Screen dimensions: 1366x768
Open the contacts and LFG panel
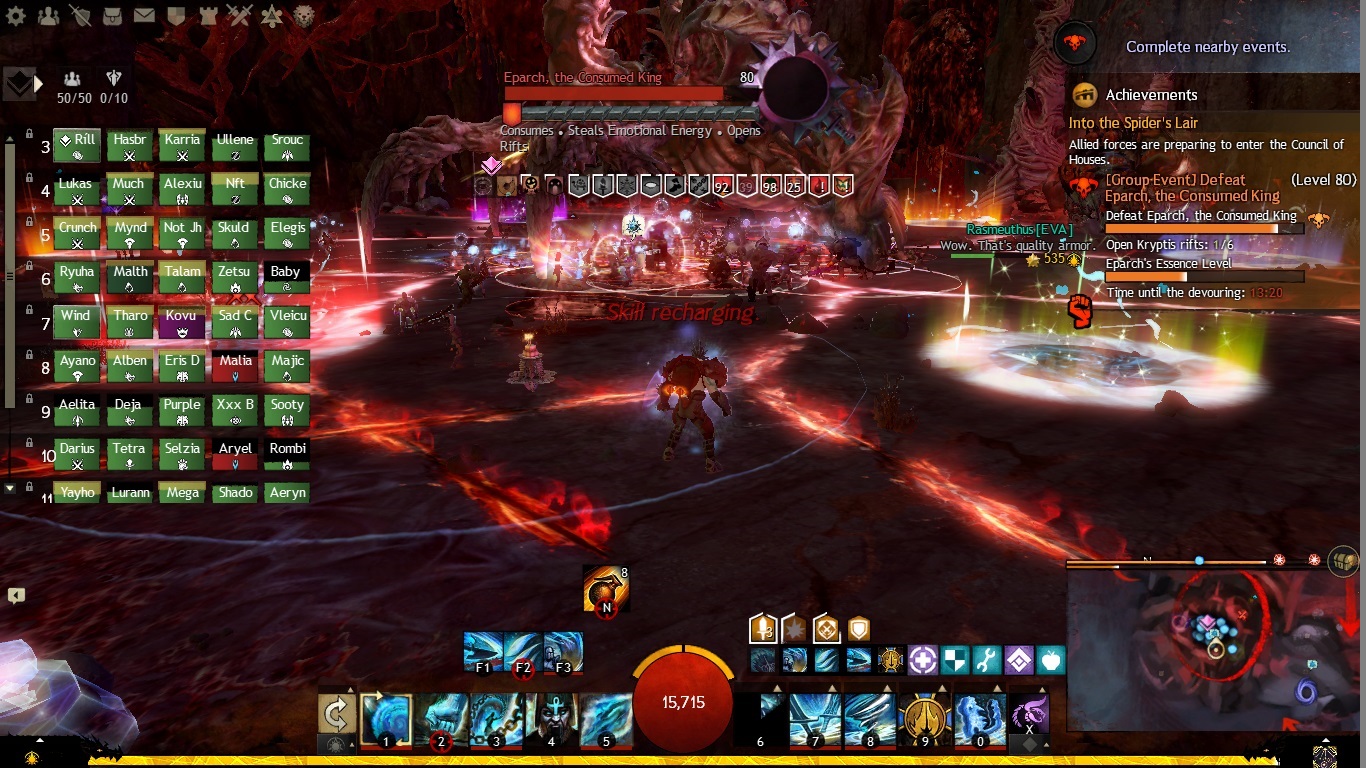tap(48, 16)
